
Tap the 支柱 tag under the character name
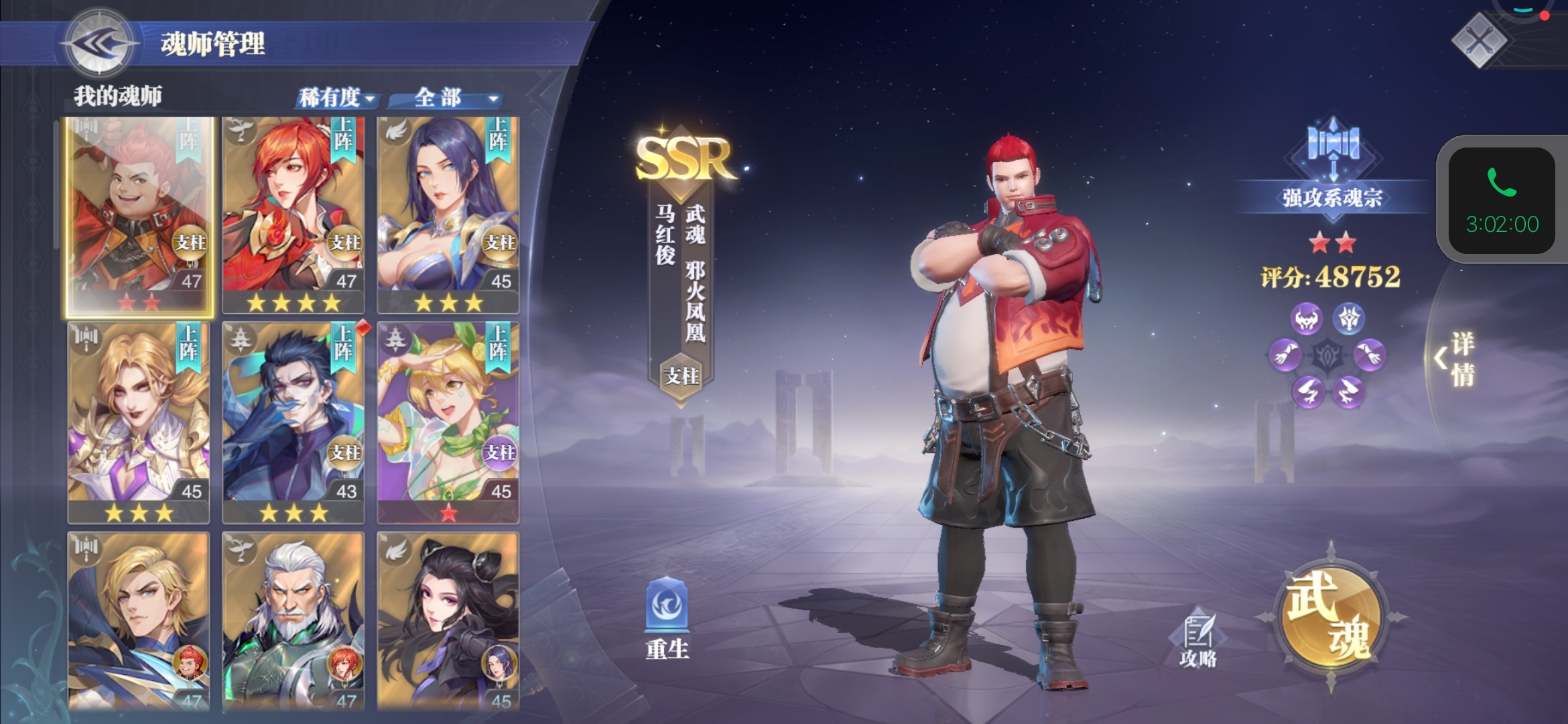681,376
